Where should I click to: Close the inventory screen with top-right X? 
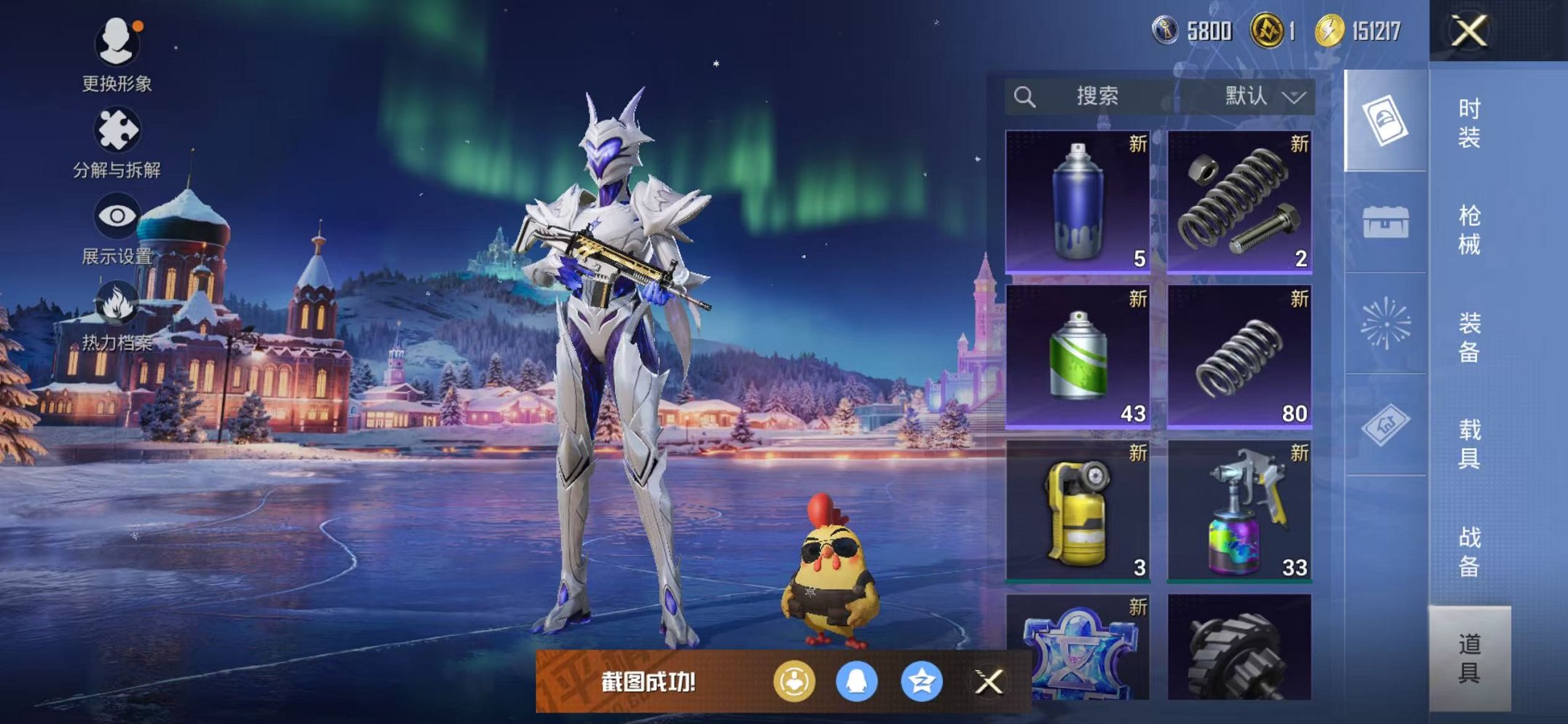(x=1469, y=31)
